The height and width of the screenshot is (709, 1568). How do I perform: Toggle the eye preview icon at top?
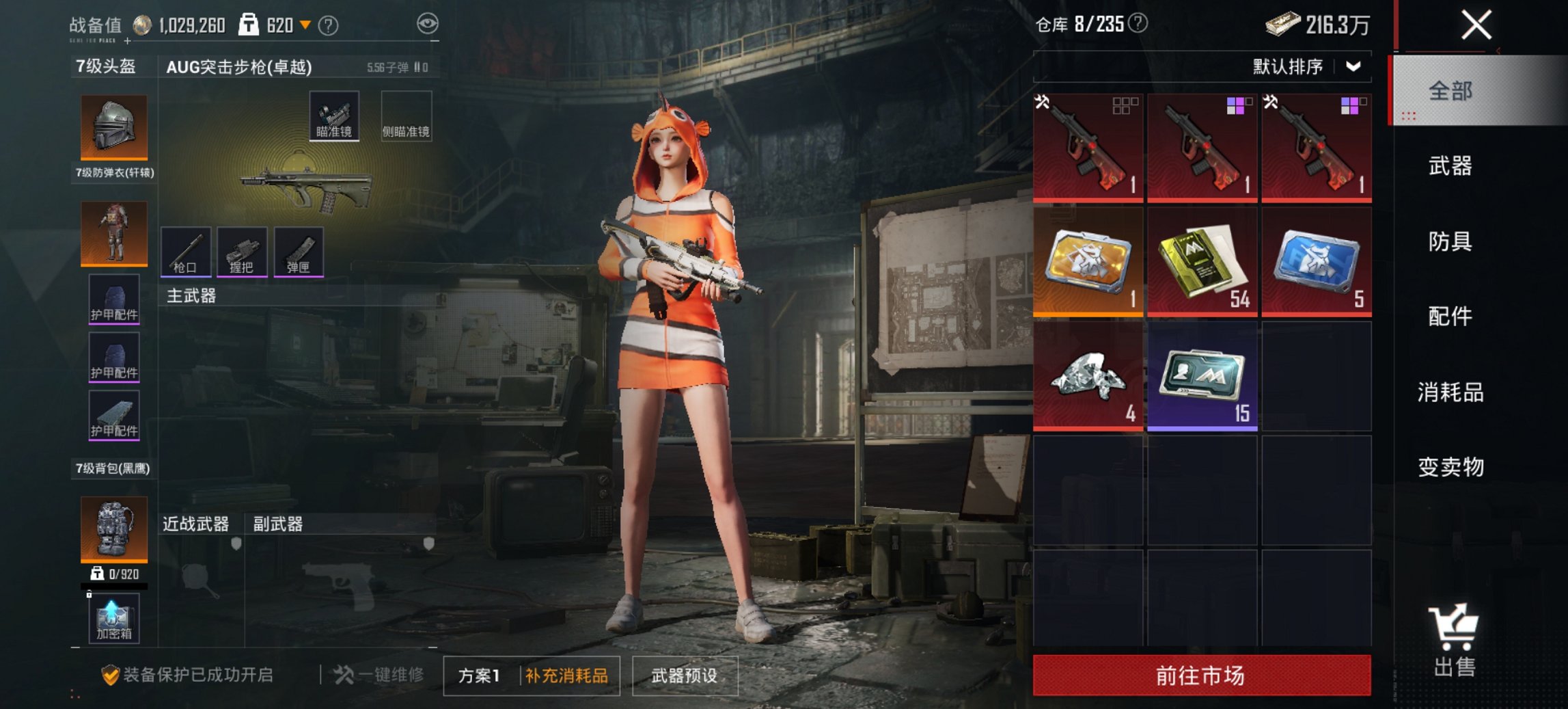point(427,23)
